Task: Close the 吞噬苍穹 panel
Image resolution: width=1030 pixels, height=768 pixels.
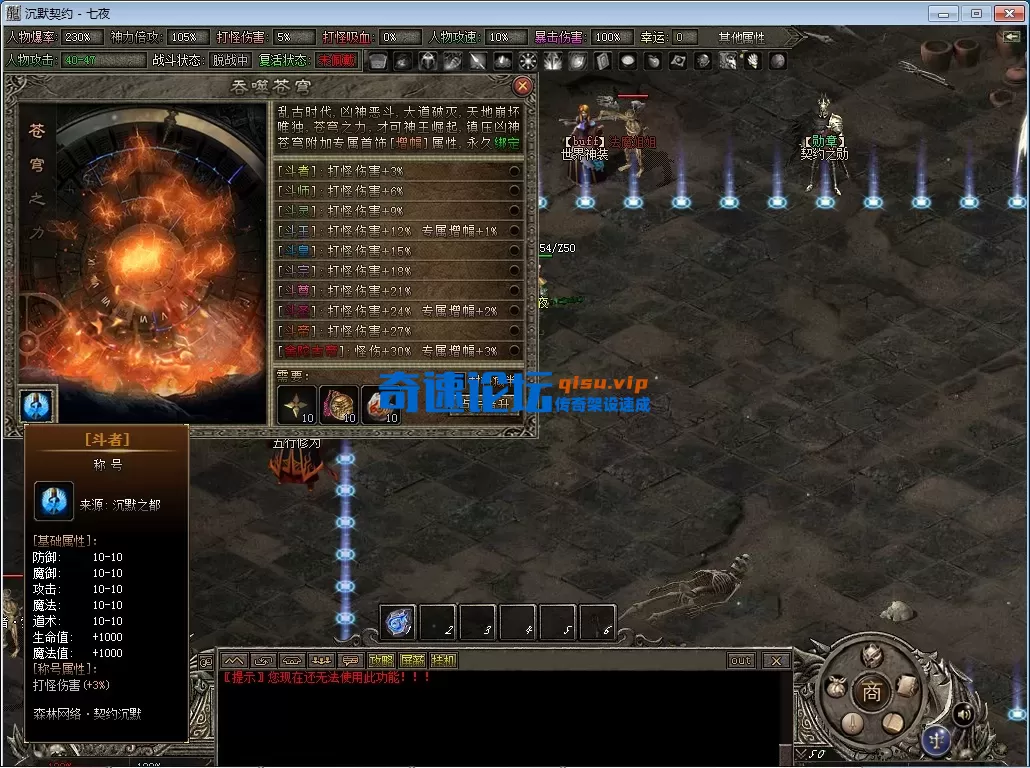Action: coord(522,86)
